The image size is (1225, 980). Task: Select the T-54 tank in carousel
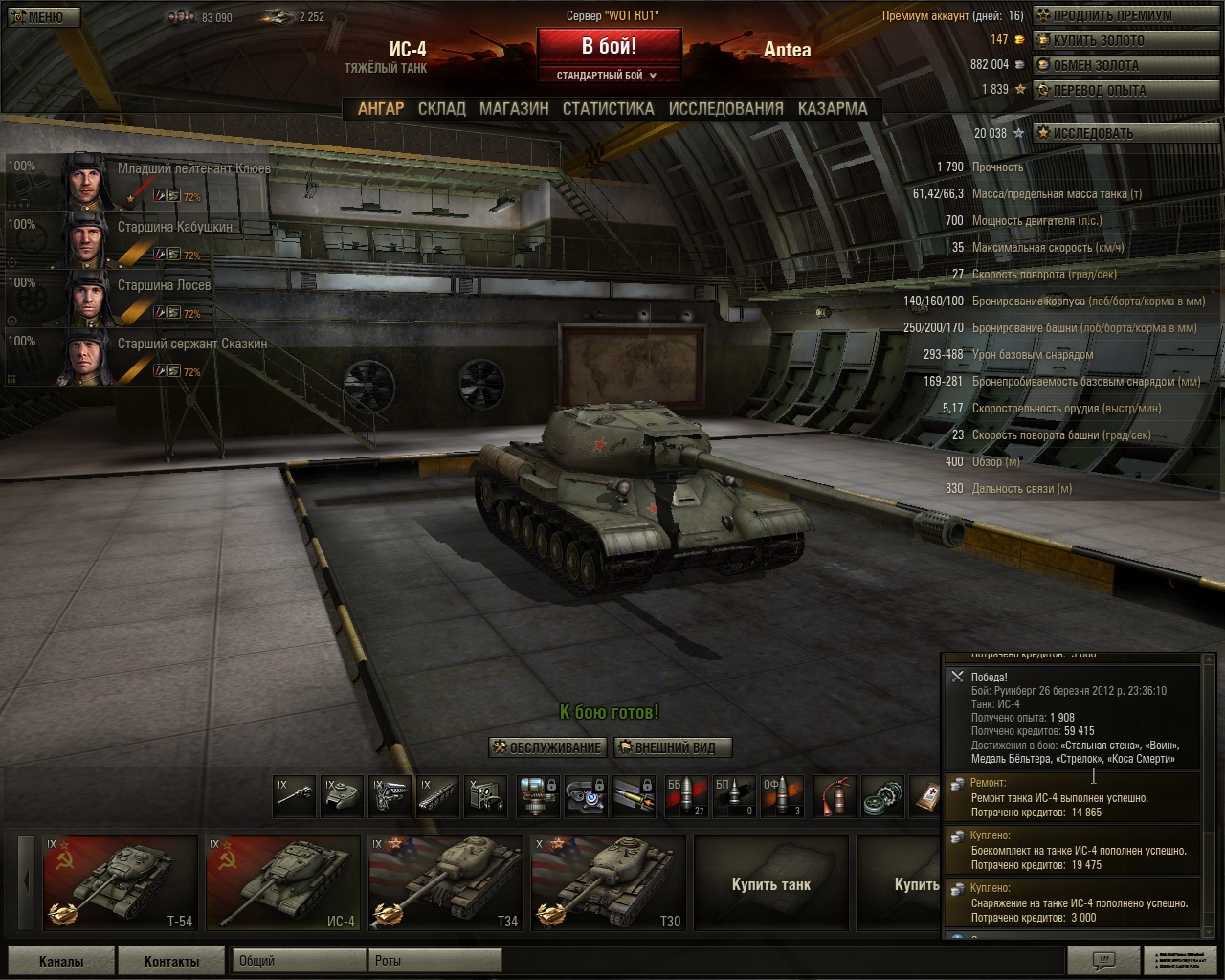coord(121,883)
